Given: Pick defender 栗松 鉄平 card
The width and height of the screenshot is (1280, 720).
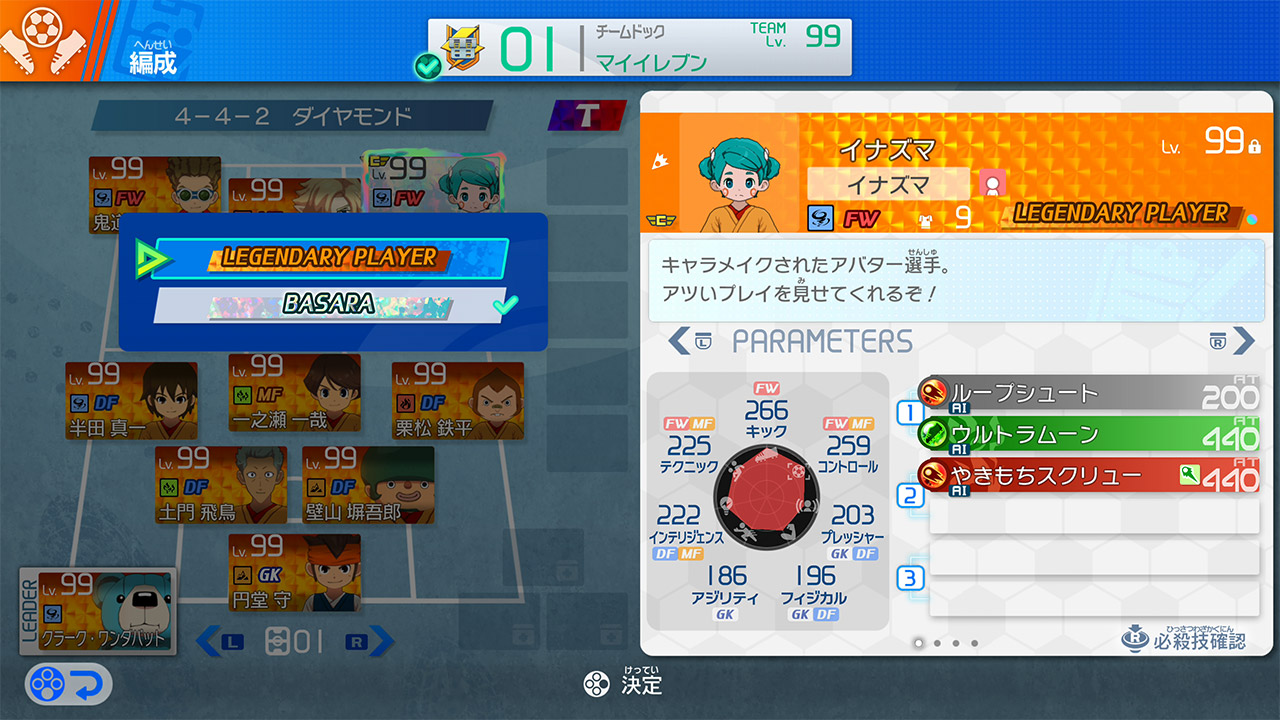Looking at the screenshot, I should pyautogui.click(x=457, y=400).
